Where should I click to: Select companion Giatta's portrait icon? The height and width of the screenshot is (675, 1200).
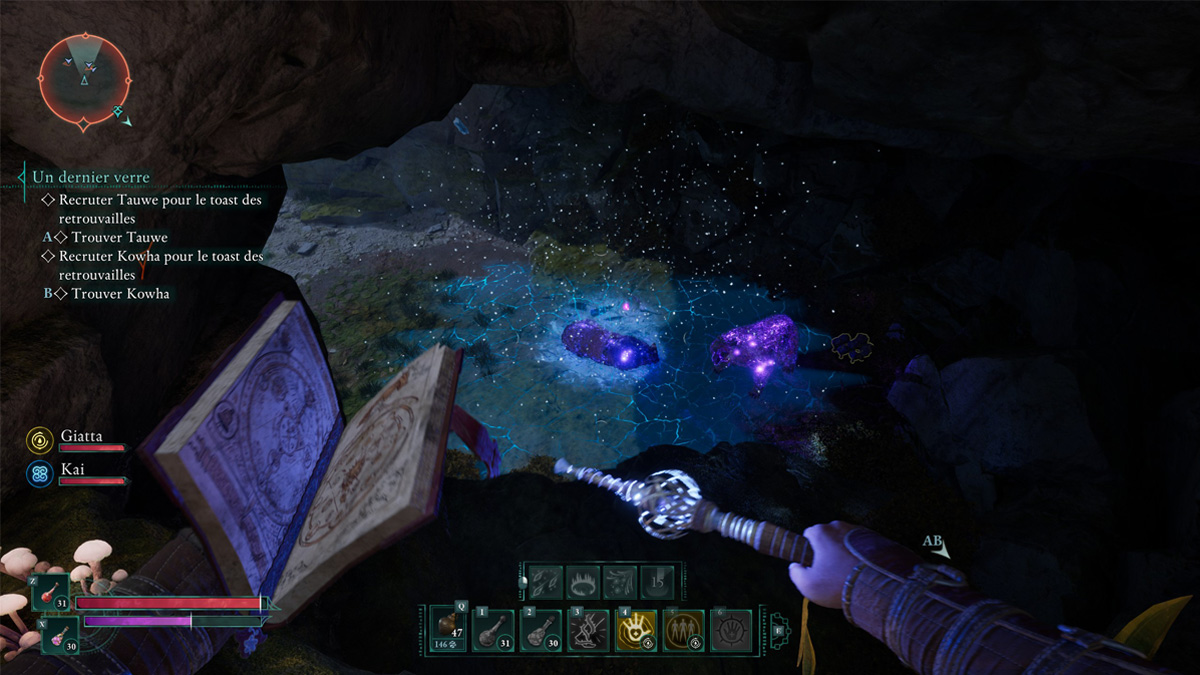[x=40, y=440]
